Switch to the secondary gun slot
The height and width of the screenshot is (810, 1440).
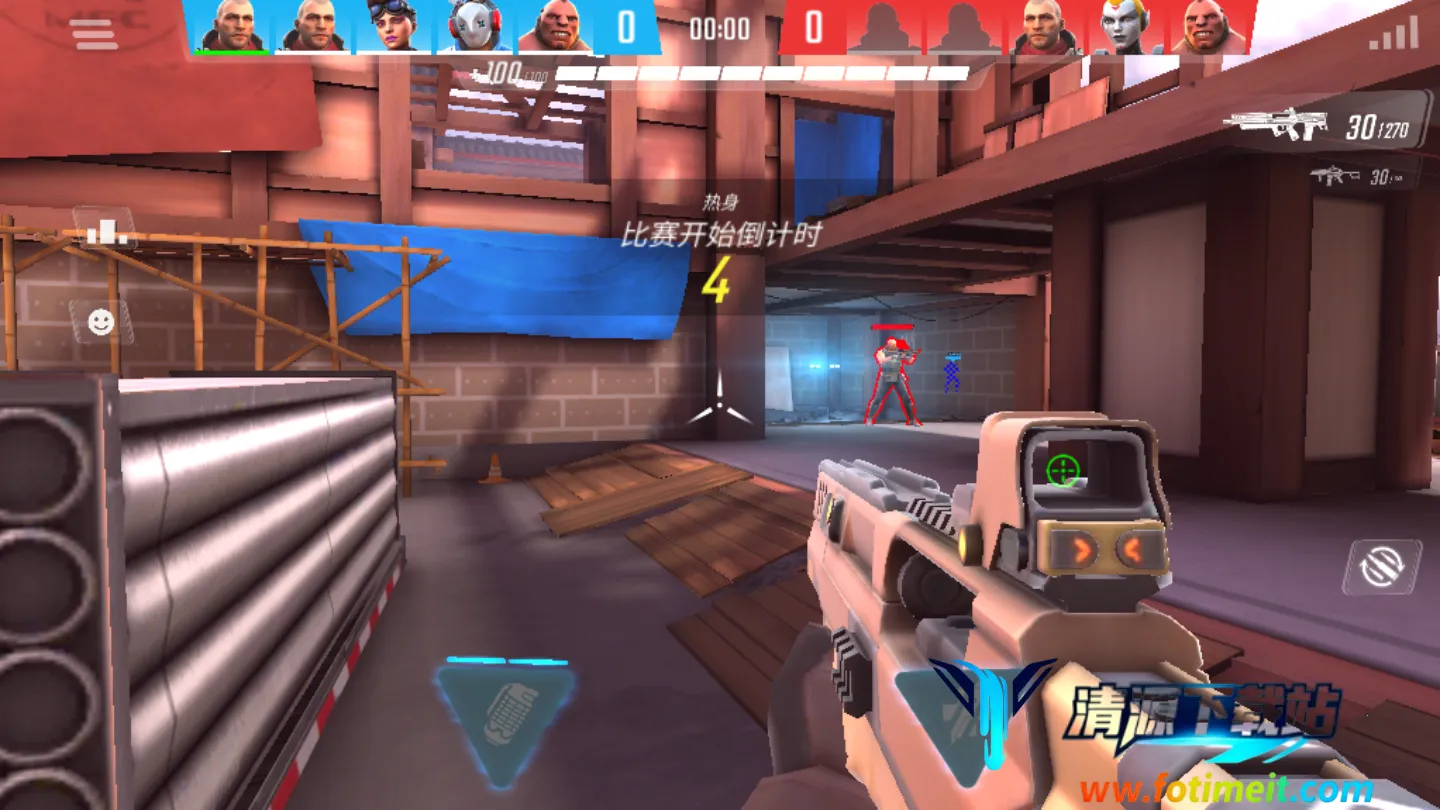[x=1362, y=177]
